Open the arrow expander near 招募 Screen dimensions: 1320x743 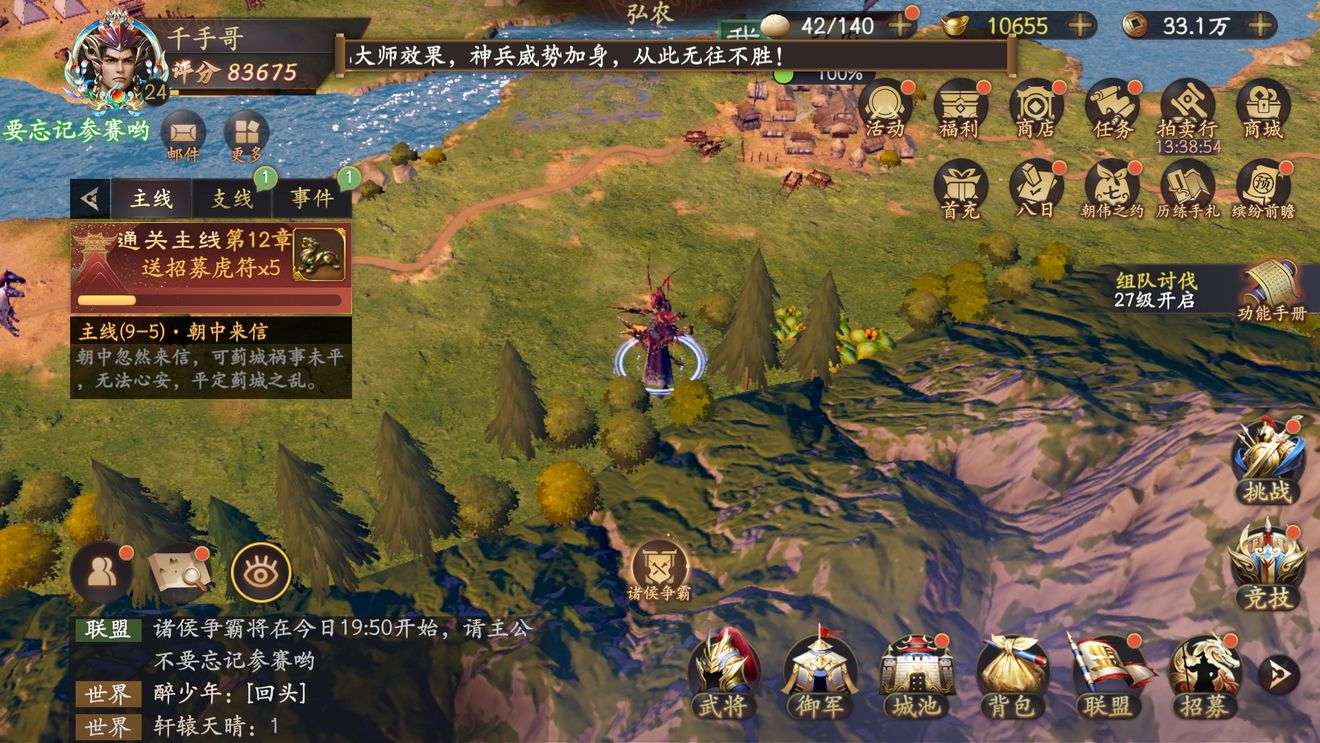[x=1279, y=676]
